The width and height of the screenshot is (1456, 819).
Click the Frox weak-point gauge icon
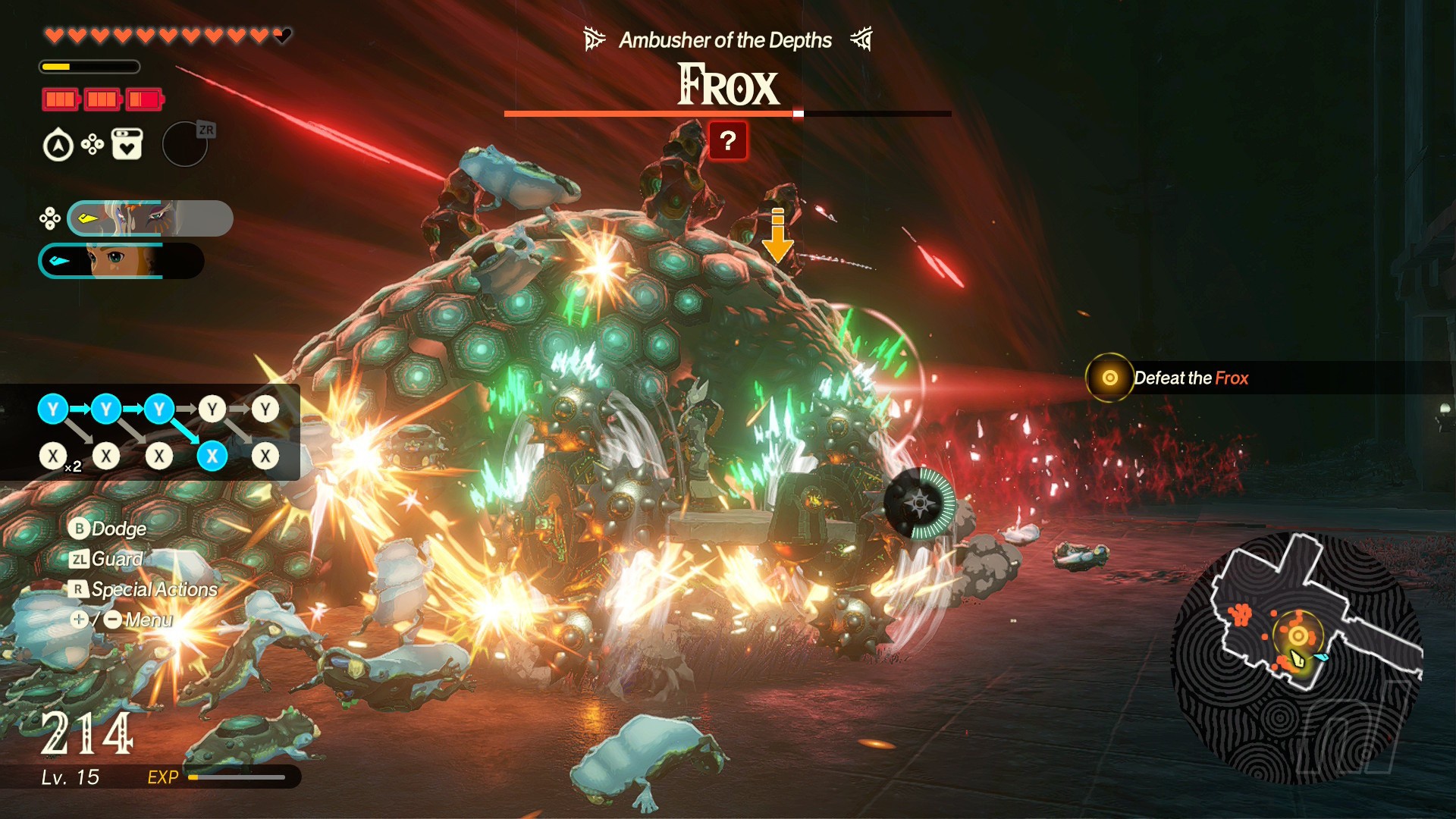pyautogui.click(x=920, y=503)
